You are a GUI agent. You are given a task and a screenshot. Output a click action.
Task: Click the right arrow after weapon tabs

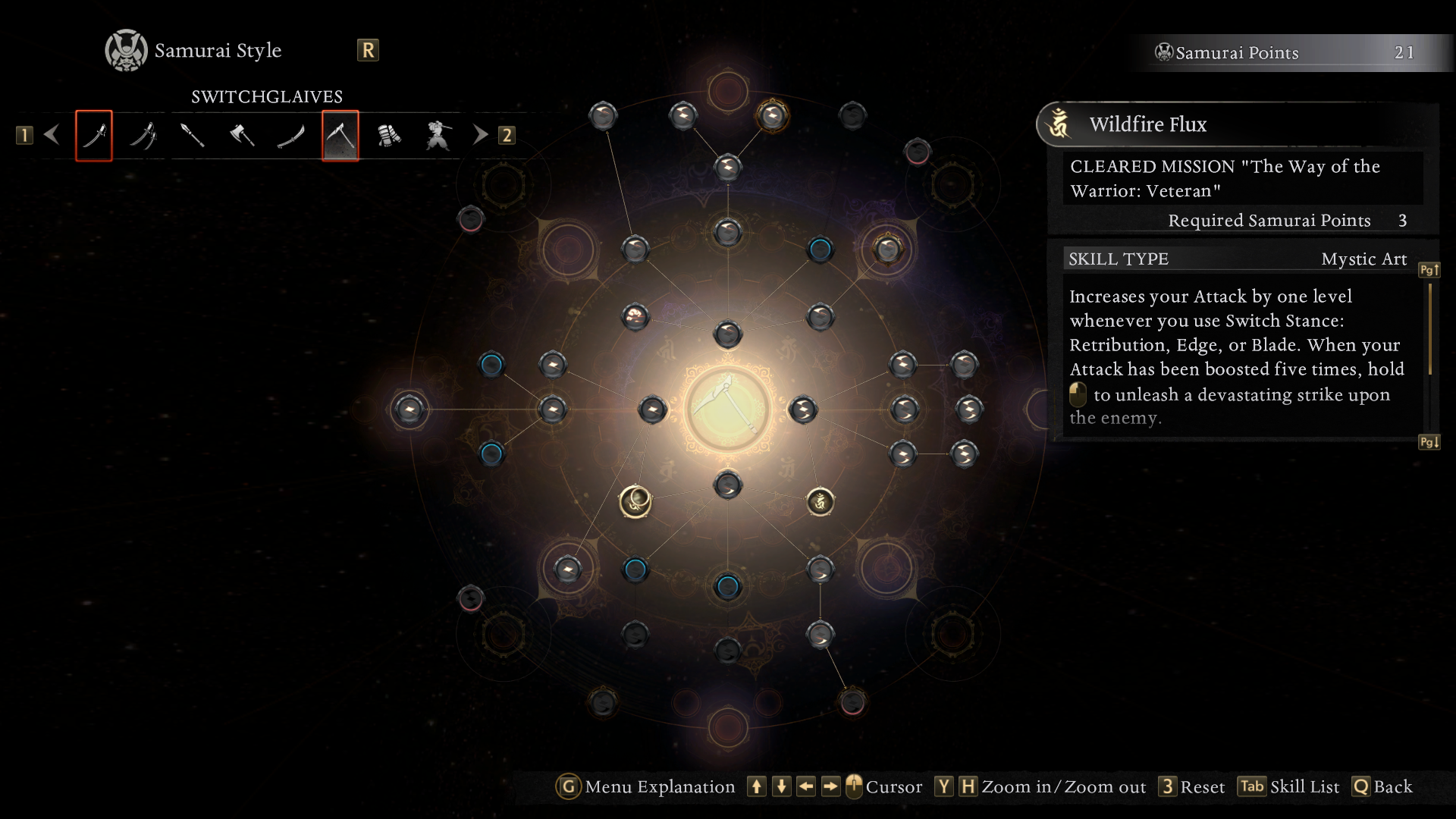coord(480,135)
